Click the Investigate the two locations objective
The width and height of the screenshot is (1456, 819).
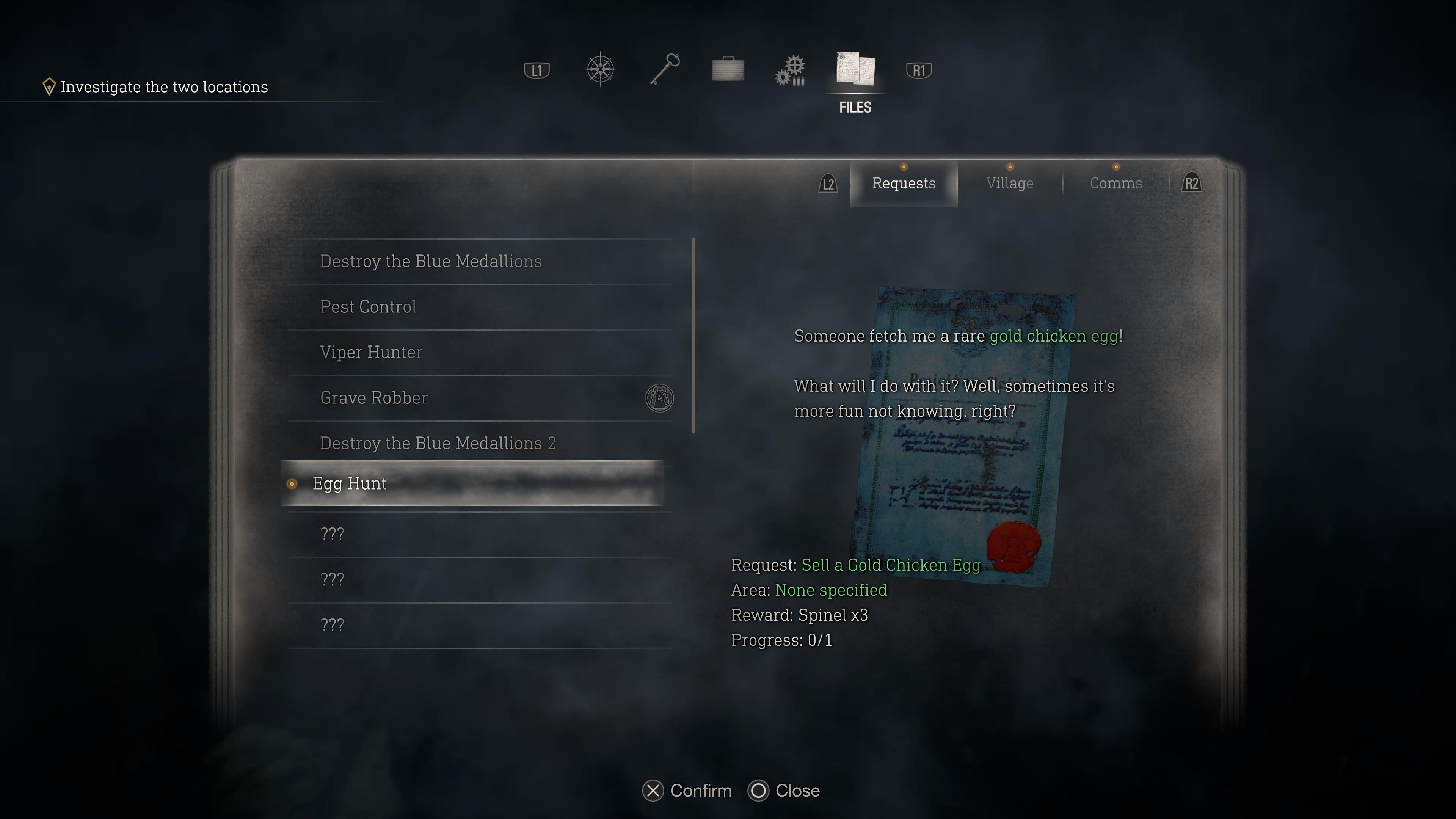164,87
